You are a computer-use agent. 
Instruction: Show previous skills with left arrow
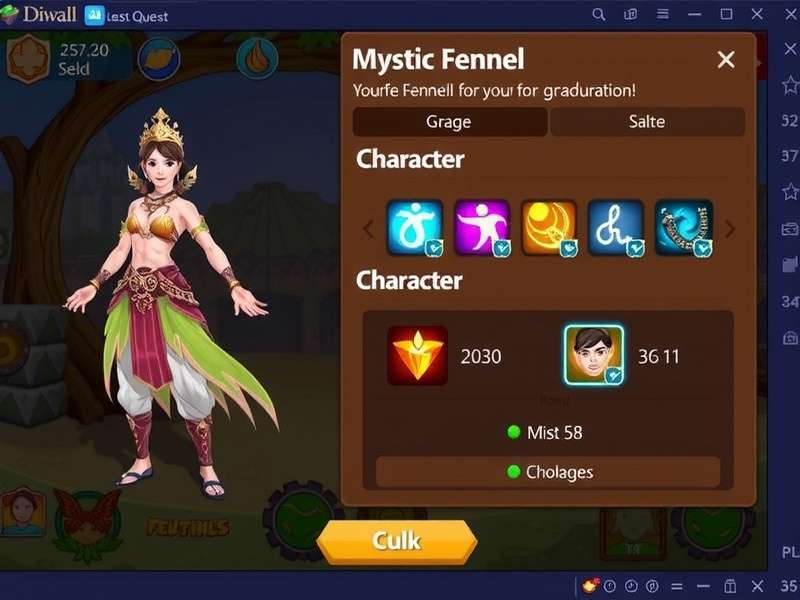(368, 229)
